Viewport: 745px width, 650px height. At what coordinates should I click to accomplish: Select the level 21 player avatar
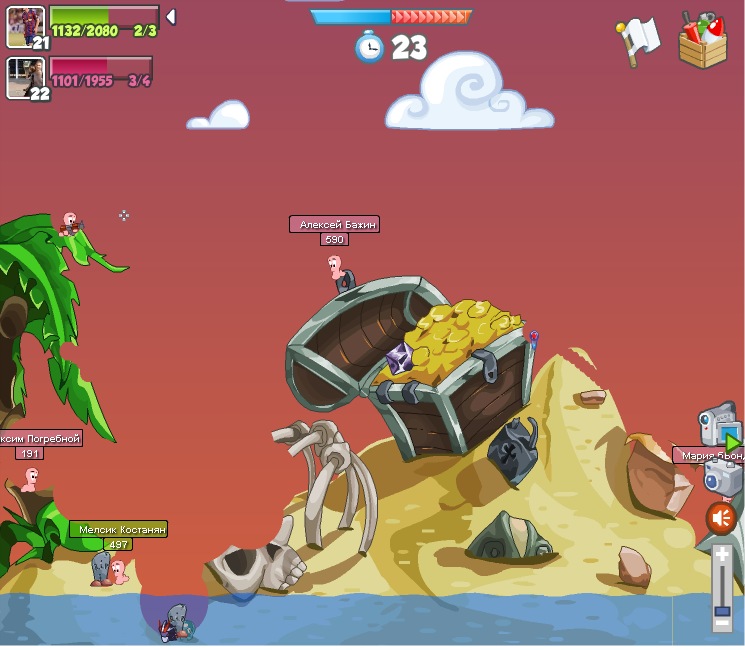pyautogui.click(x=25, y=26)
